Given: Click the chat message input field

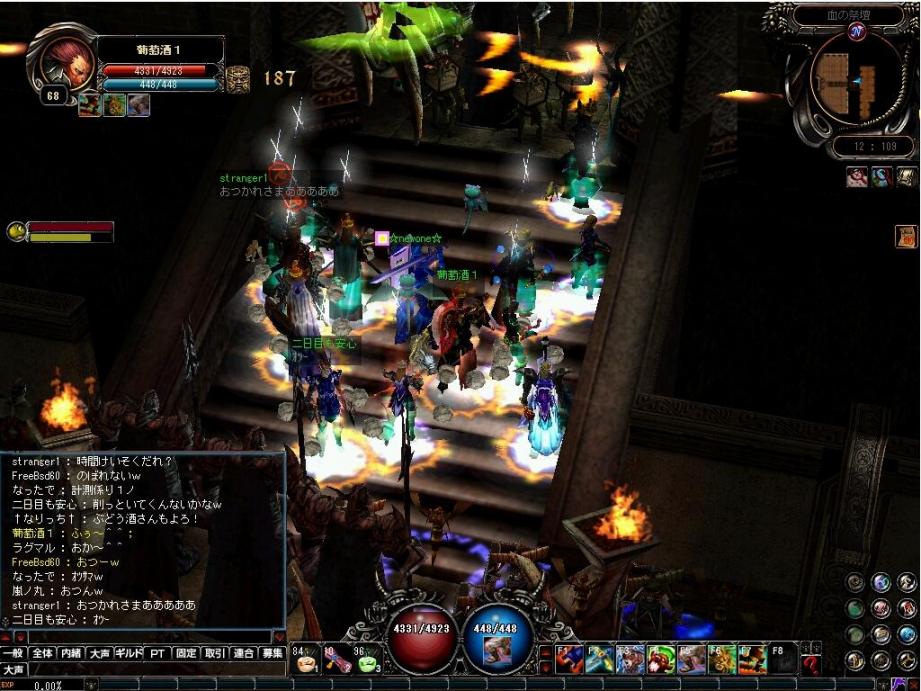Looking at the screenshot, I should [150, 636].
